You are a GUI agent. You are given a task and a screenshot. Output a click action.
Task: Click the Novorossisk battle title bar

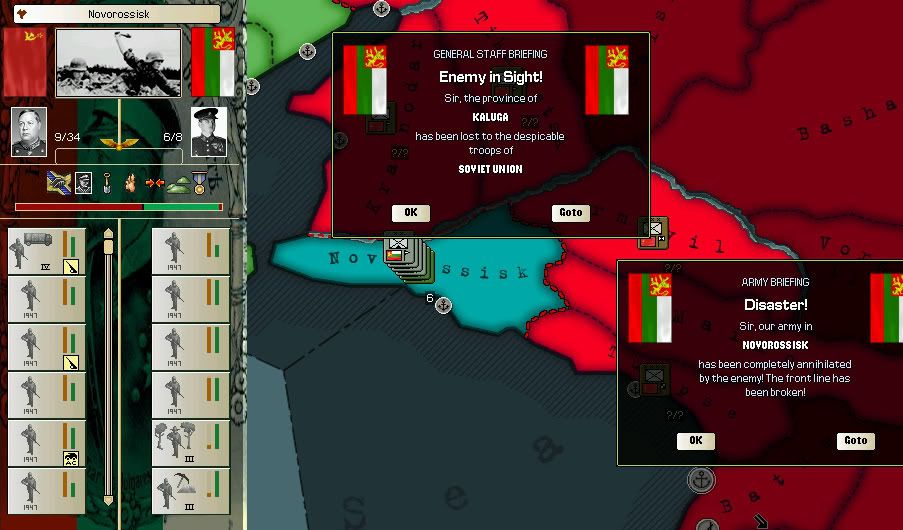coord(118,14)
